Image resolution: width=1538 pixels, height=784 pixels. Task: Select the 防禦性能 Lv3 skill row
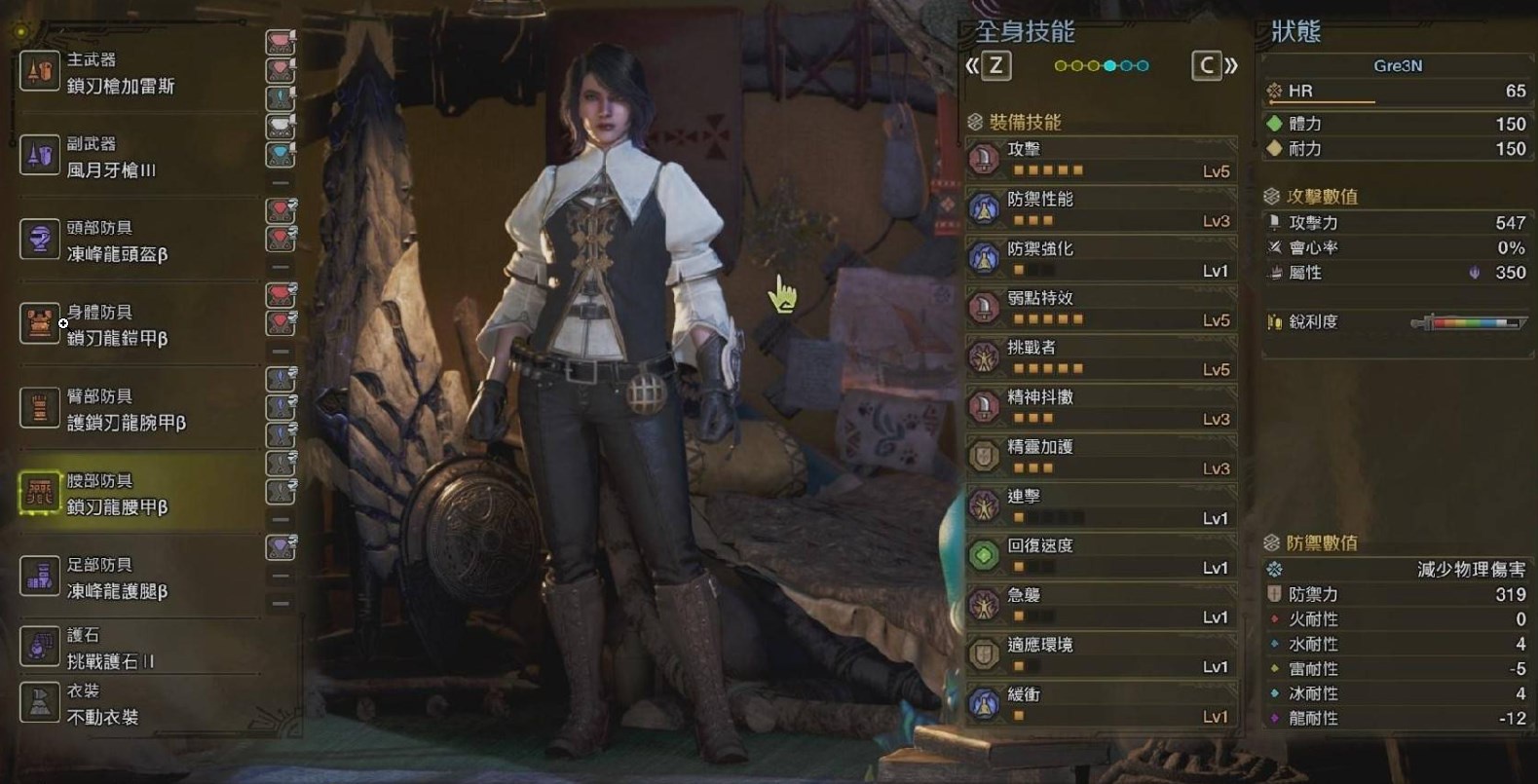tap(1101, 209)
